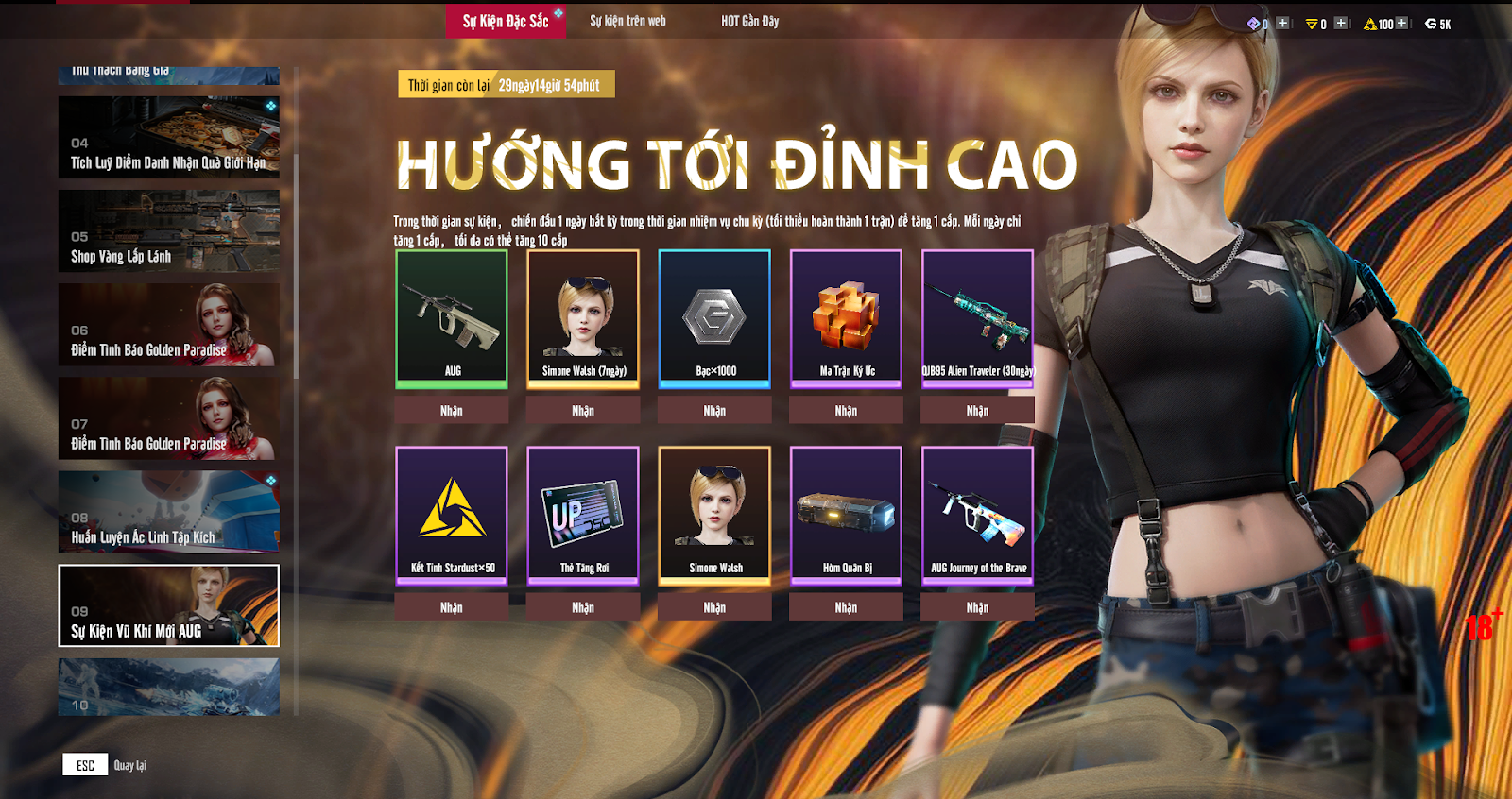
Task: Click the Nhận button under the AUG reward
Action: (x=452, y=411)
